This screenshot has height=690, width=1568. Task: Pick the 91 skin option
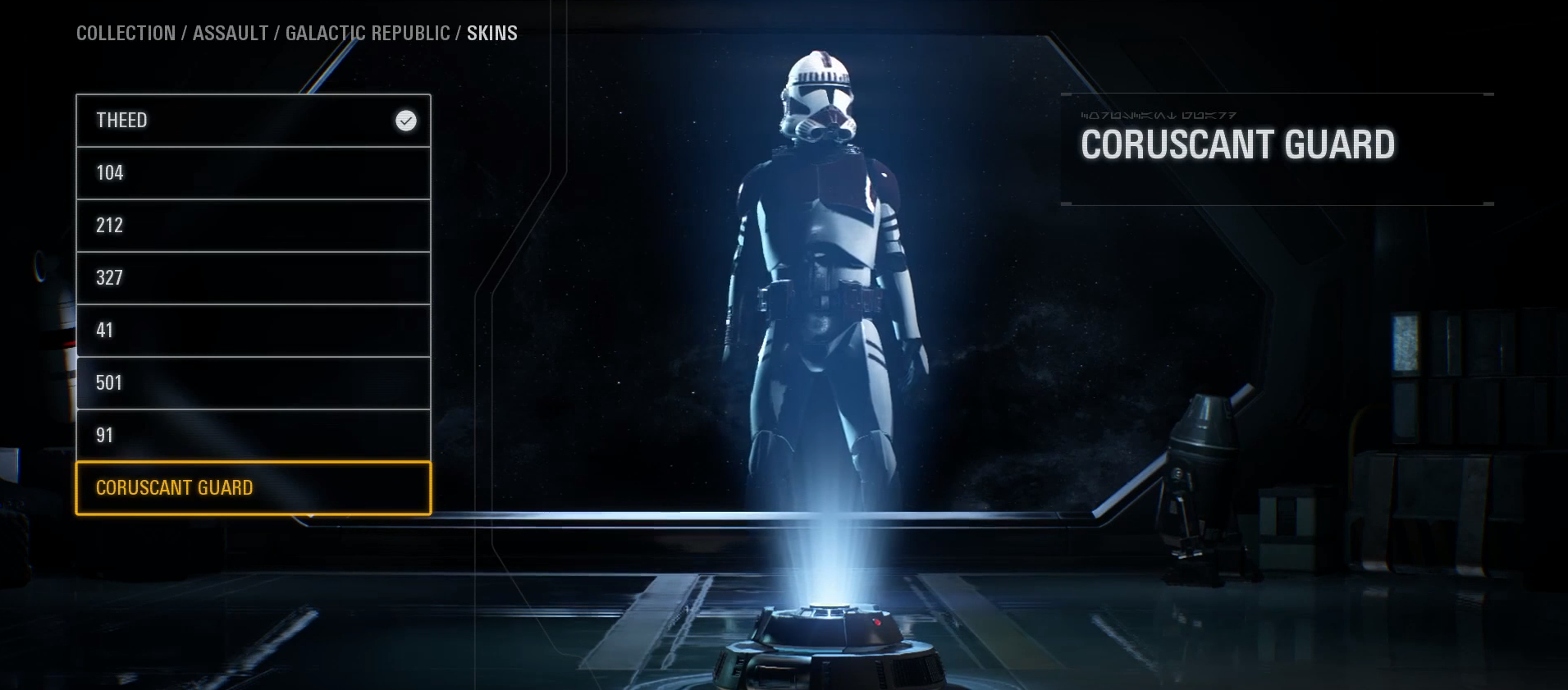pyautogui.click(x=253, y=436)
